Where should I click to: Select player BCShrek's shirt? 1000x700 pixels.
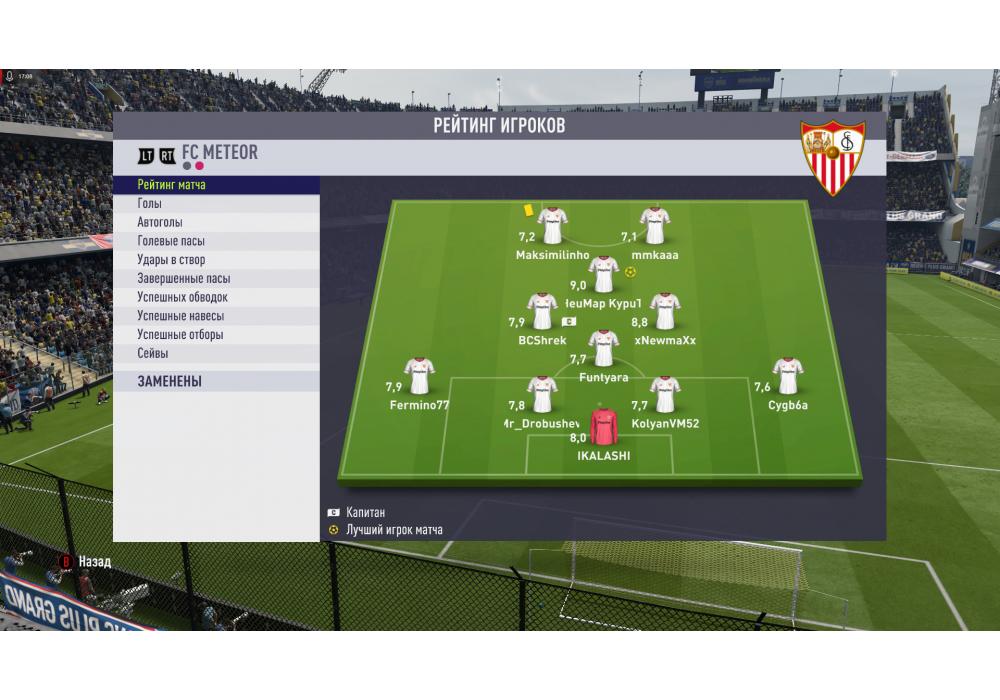coord(542,311)
